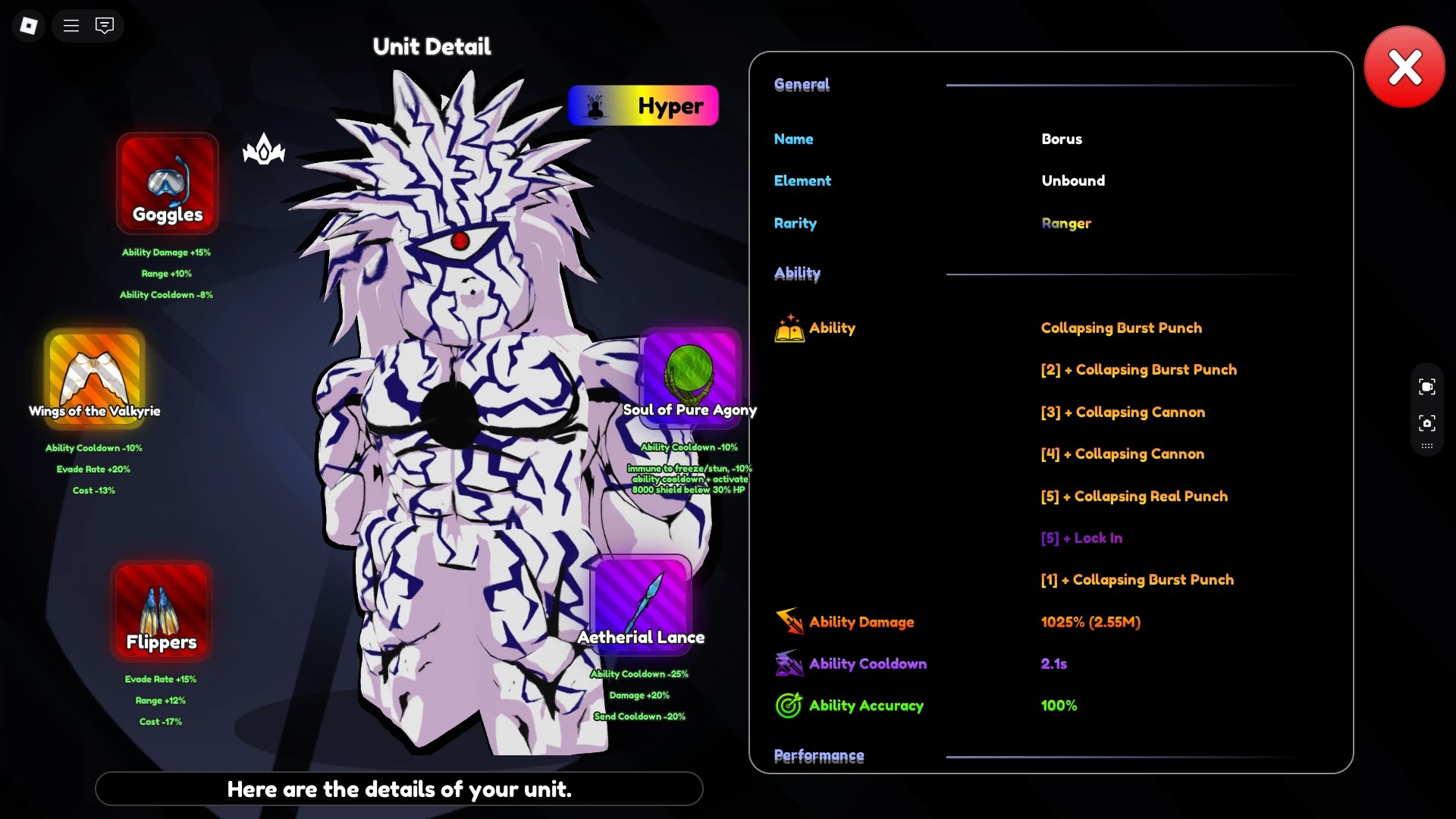Select the Flippers equipment item
This screenshot has height=819, width=1456.
[x=160, y=610]
